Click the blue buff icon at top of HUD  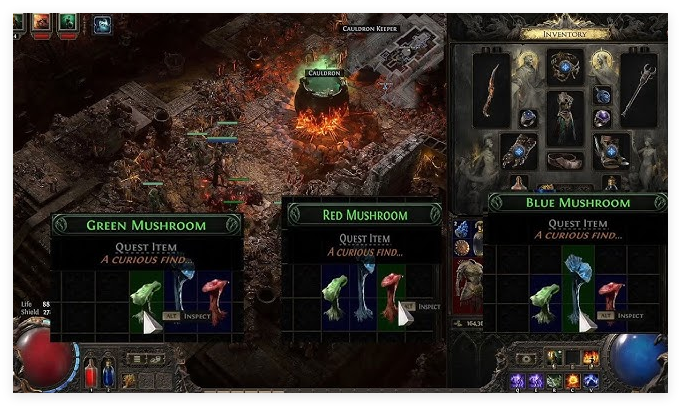pos(102,24)
